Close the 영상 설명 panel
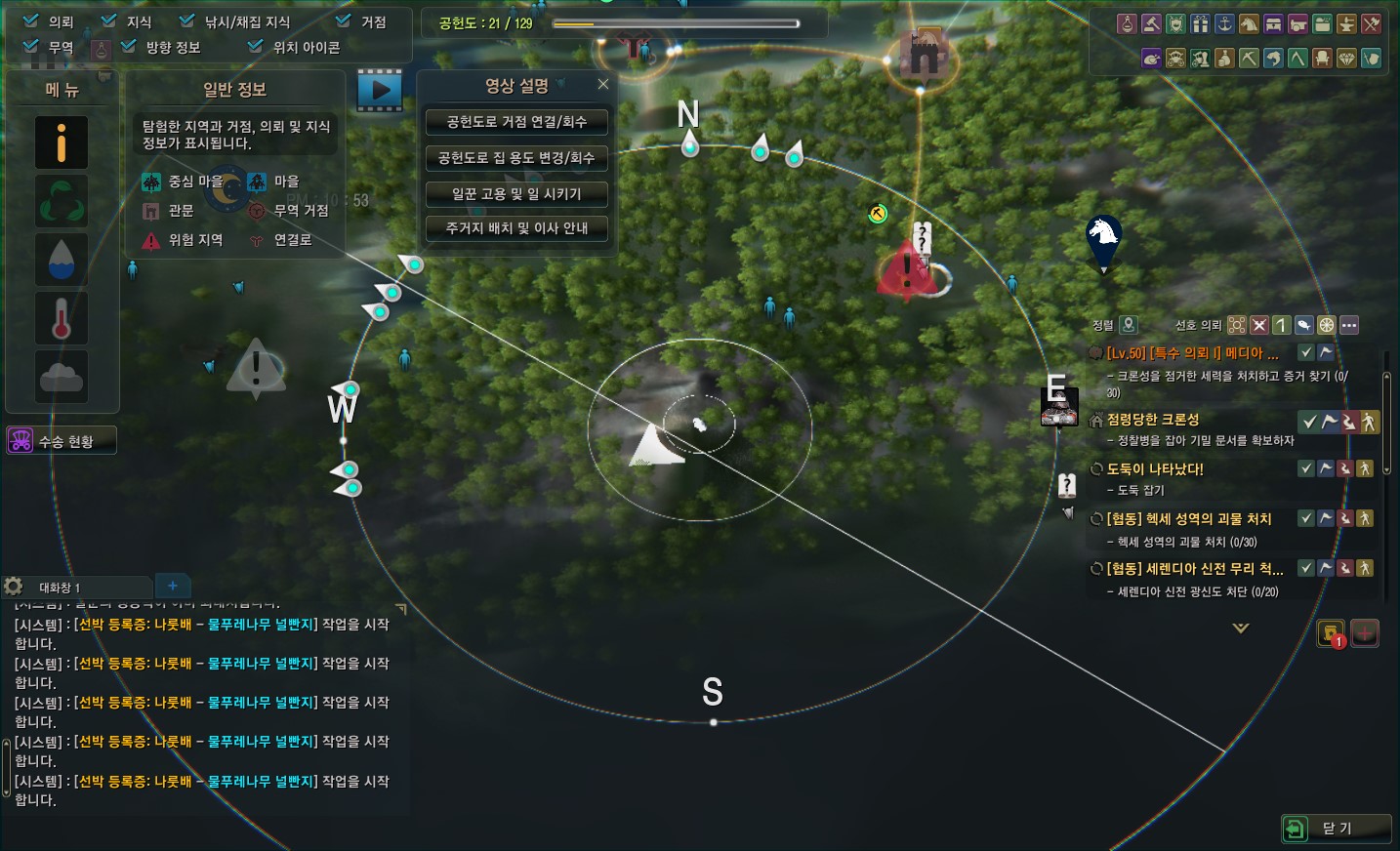The width and height of the screenshot is (1400, 851). (603, 85)
